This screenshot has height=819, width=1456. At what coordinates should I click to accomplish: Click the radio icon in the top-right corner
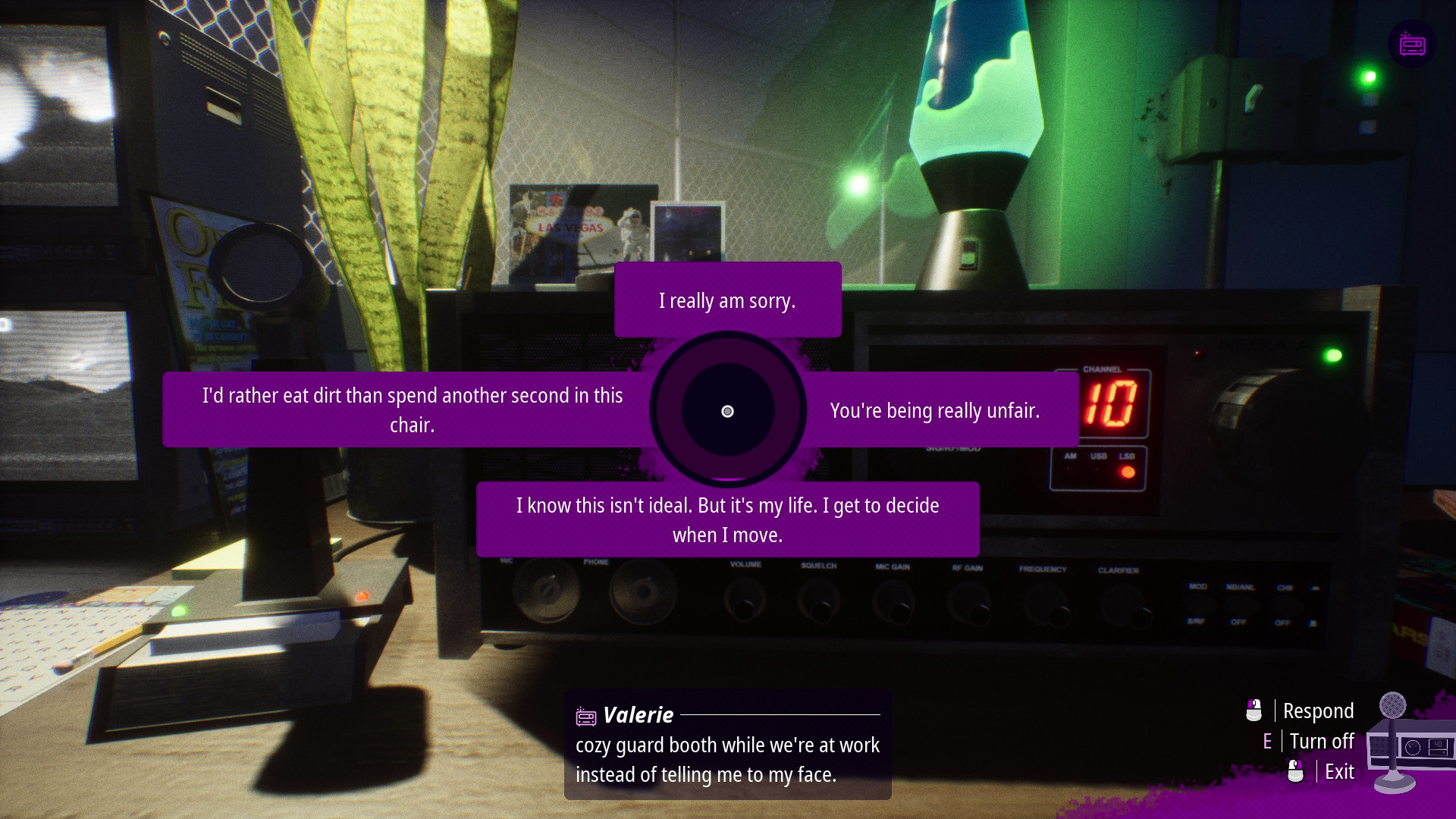(x=1412, y=44)
